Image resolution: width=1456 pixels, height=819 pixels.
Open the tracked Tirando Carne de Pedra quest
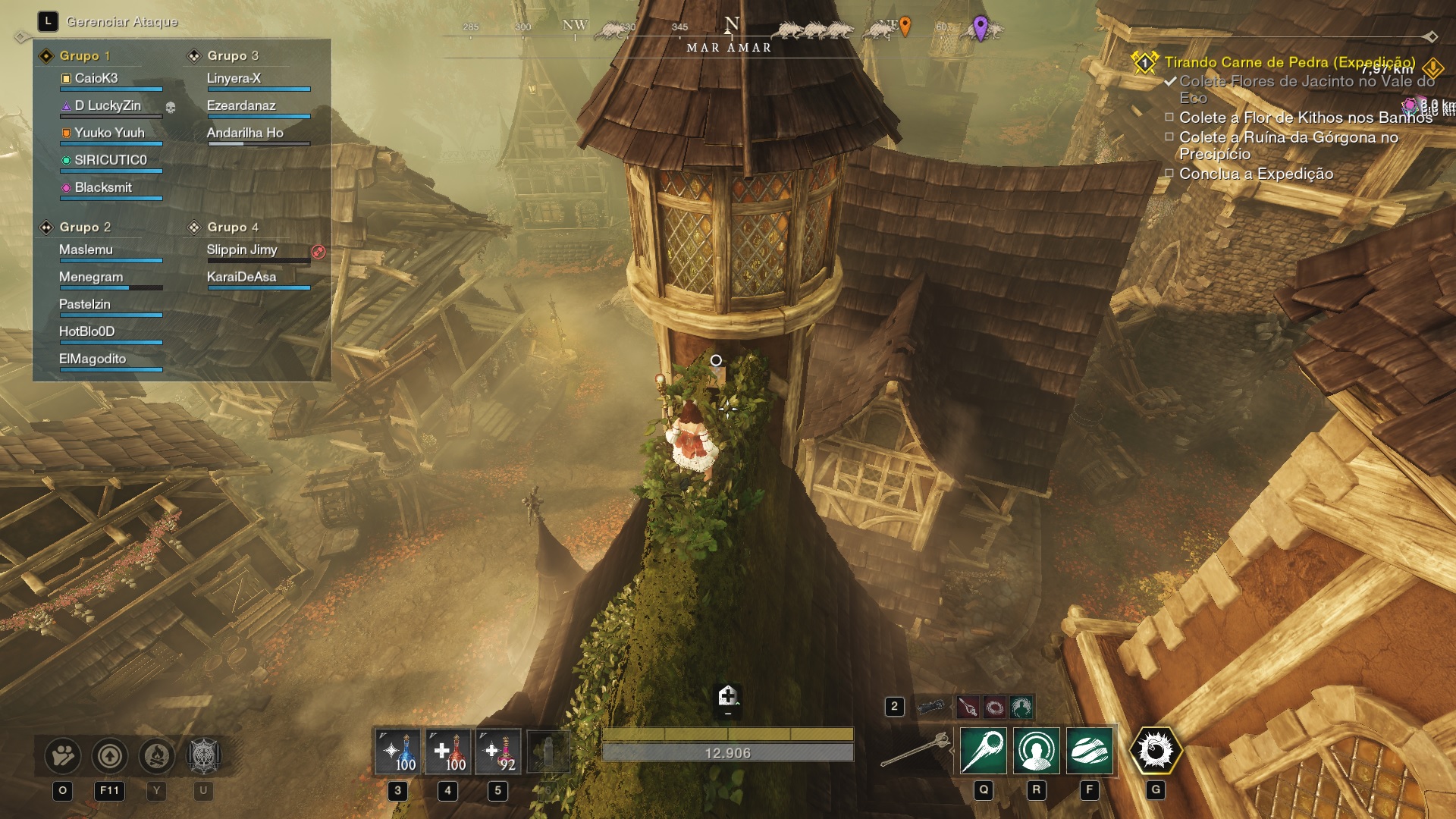[1289, 62]
